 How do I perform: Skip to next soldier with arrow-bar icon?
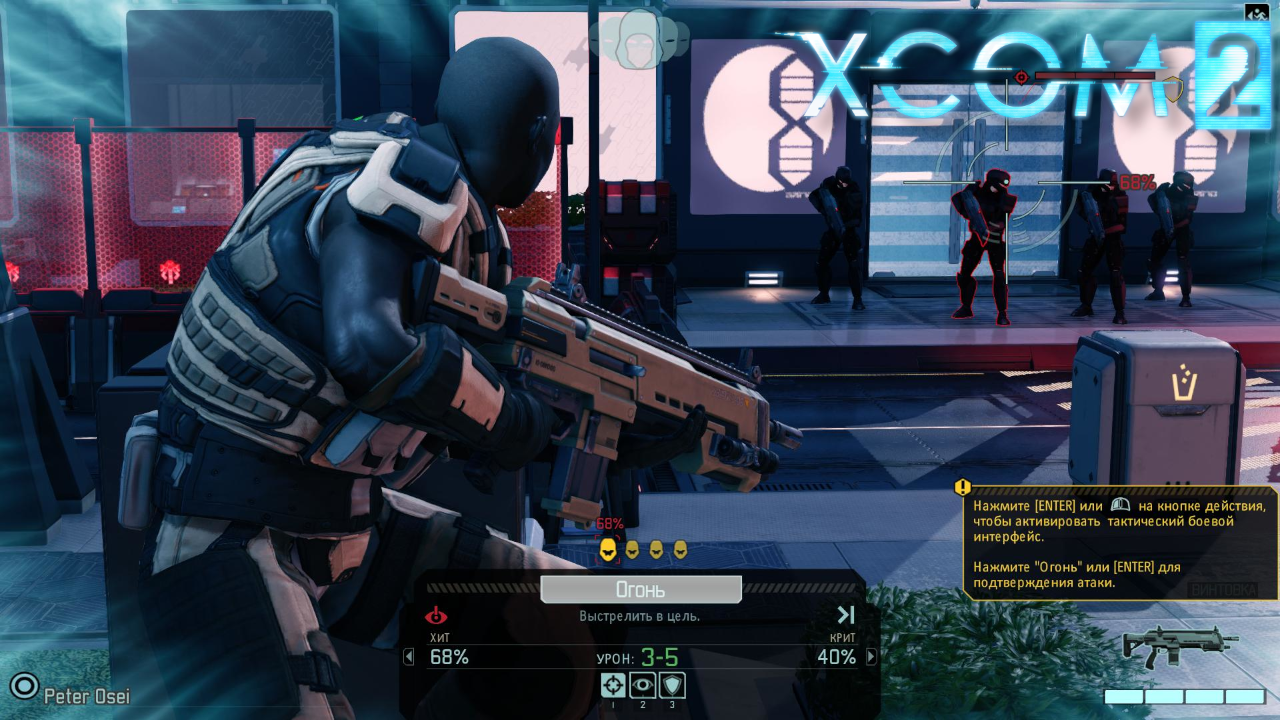pos(846,615)
